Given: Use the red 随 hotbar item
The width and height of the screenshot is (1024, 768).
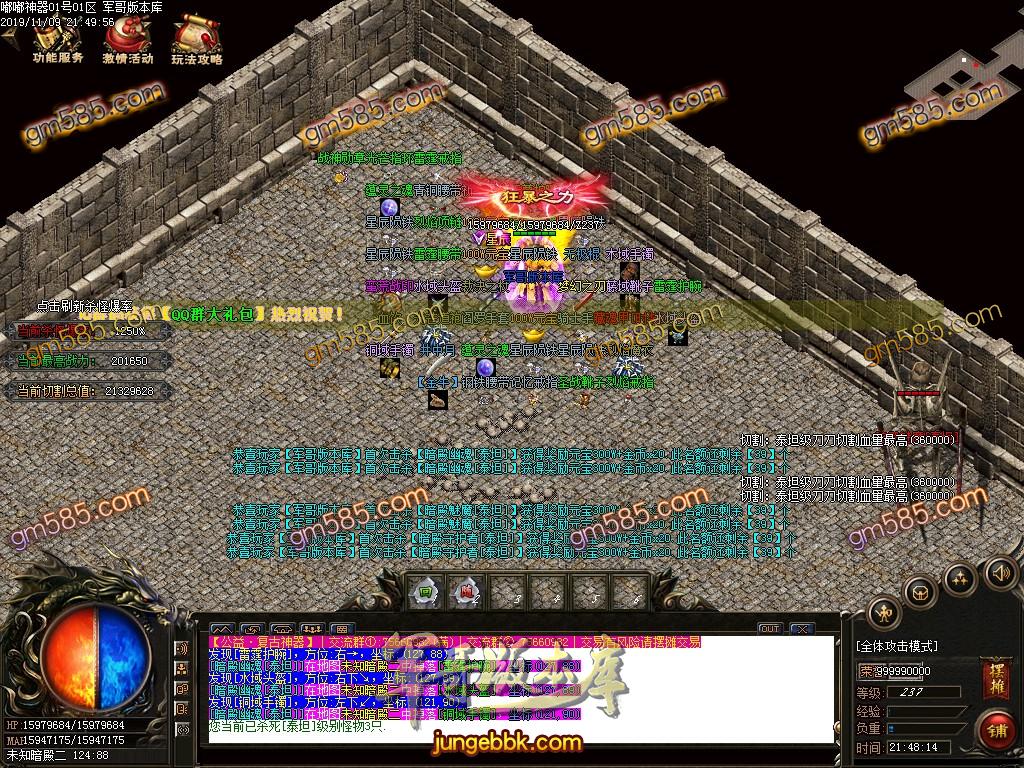Looking at the screenshot, I should (466, 590).
